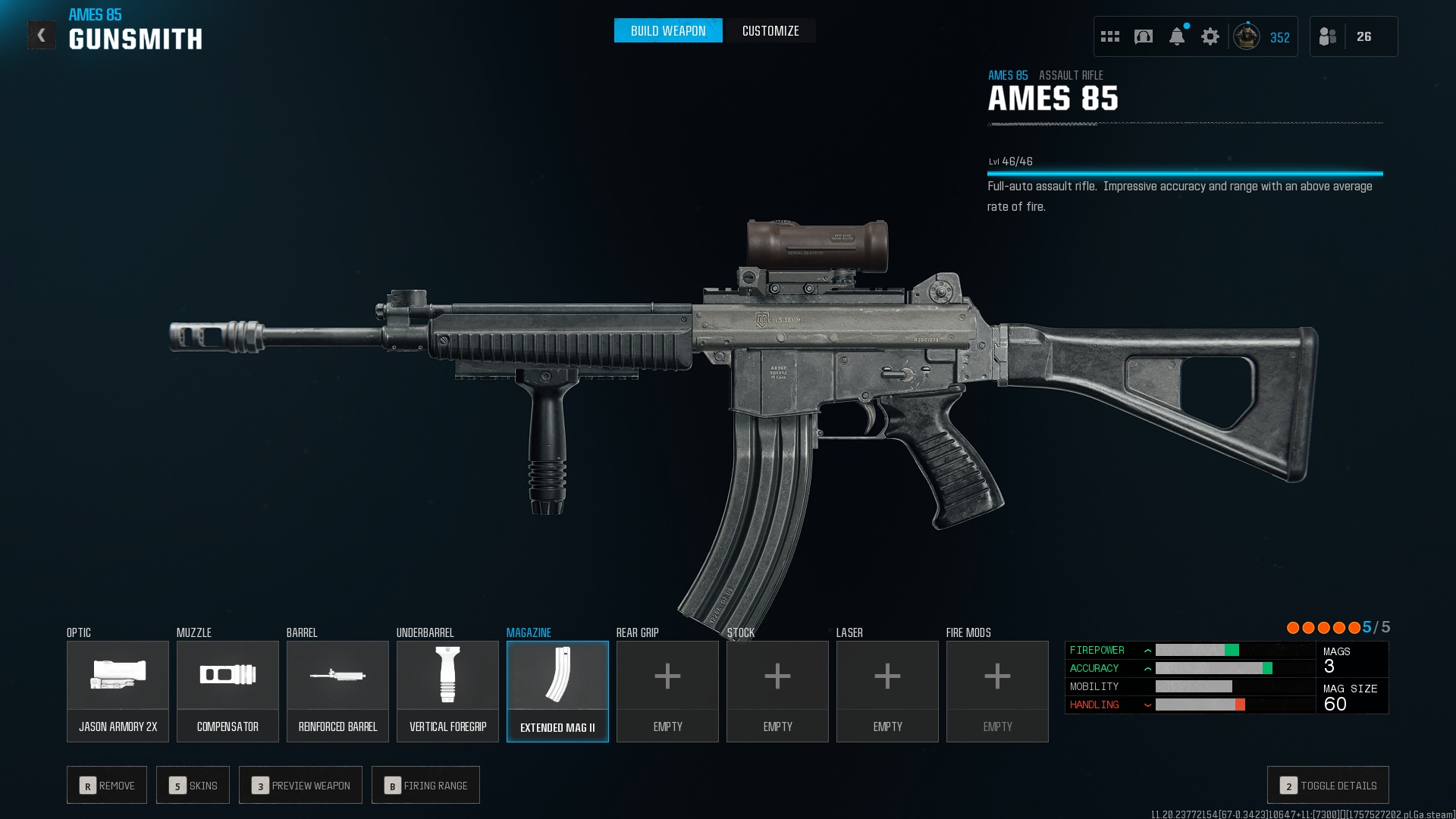
Task: Open weapon Skins
Action: [x=193, y=785]
